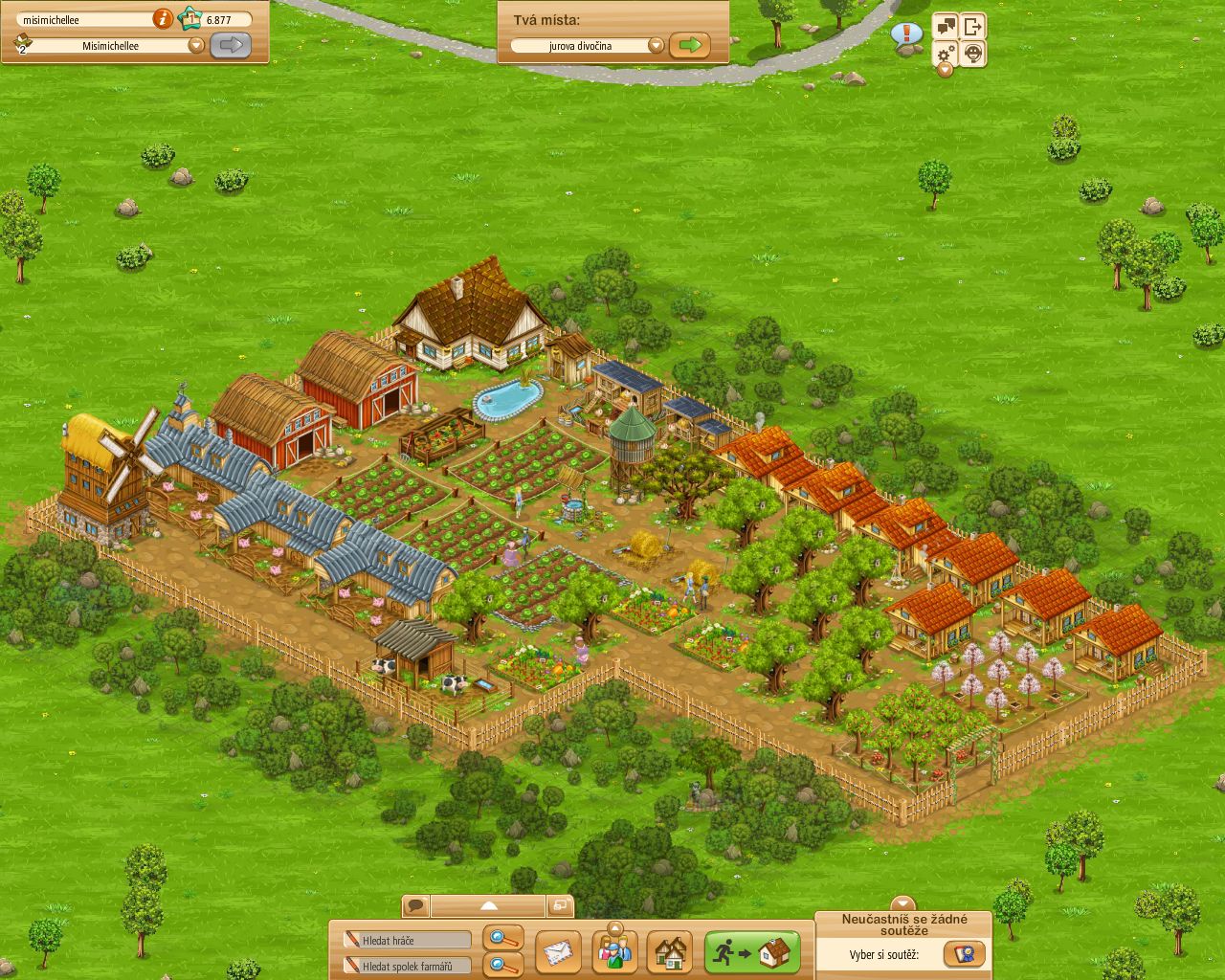Open the settings gears icon
The height and width of the screenshot is (980, 1225).
[x=943, y=54]
